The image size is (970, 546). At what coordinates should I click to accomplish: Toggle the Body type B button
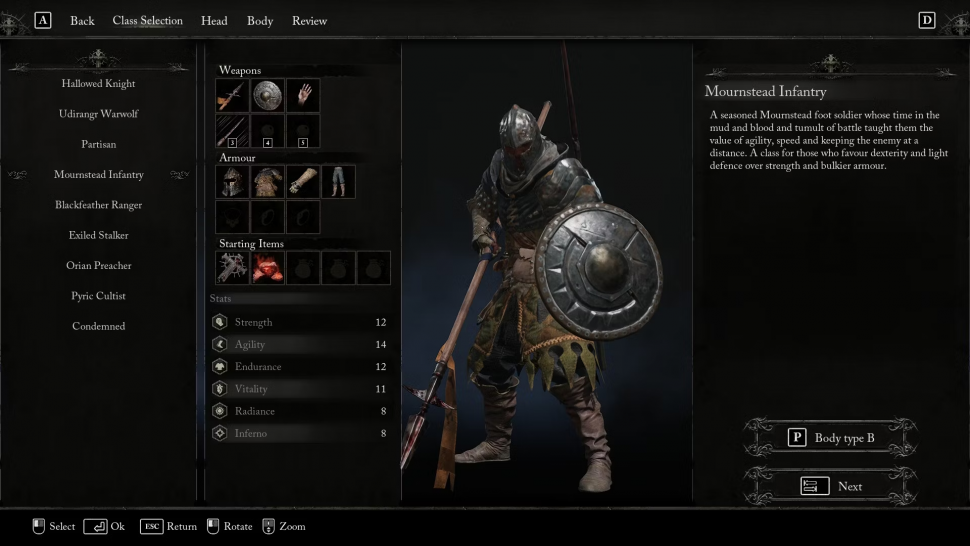(x=831, y=438)
